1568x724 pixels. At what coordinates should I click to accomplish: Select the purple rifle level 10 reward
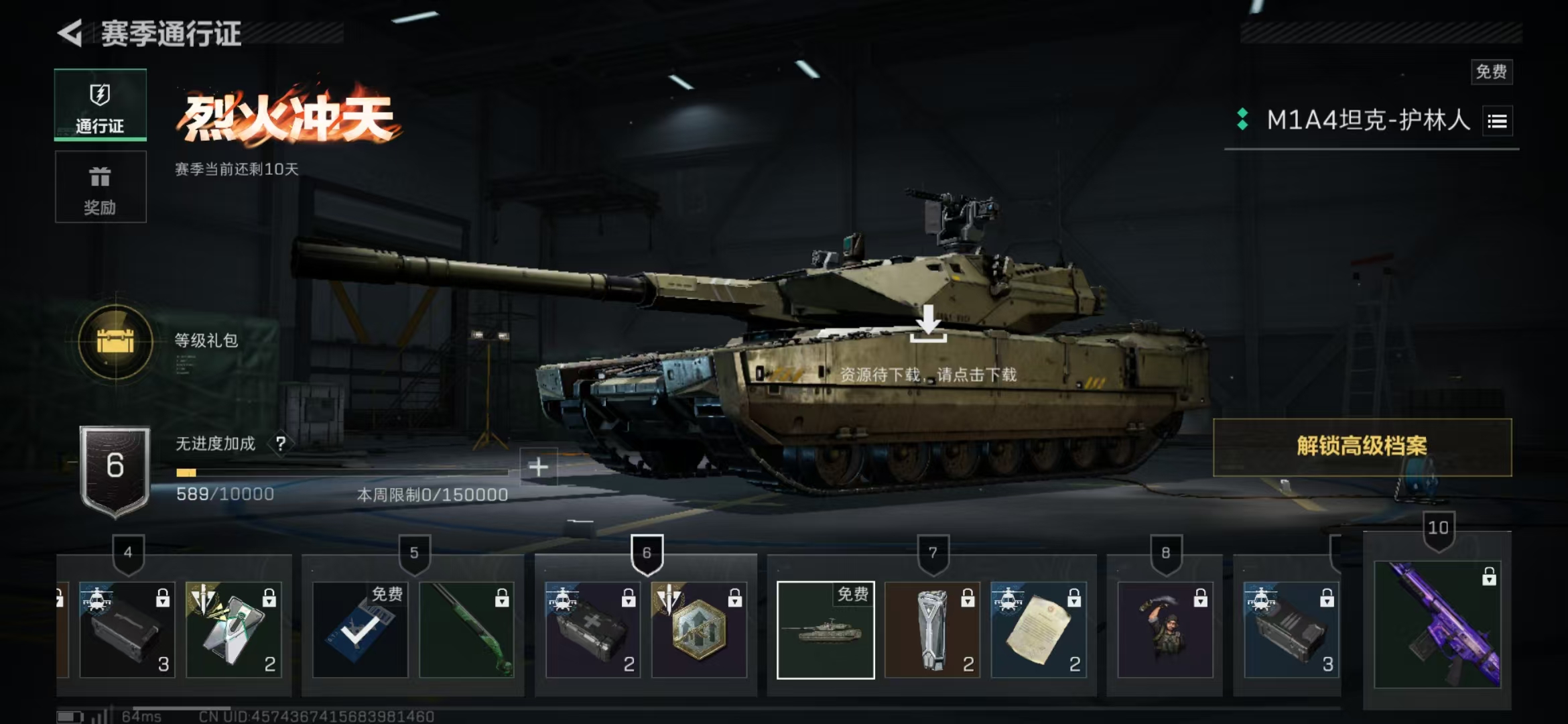1437,625
